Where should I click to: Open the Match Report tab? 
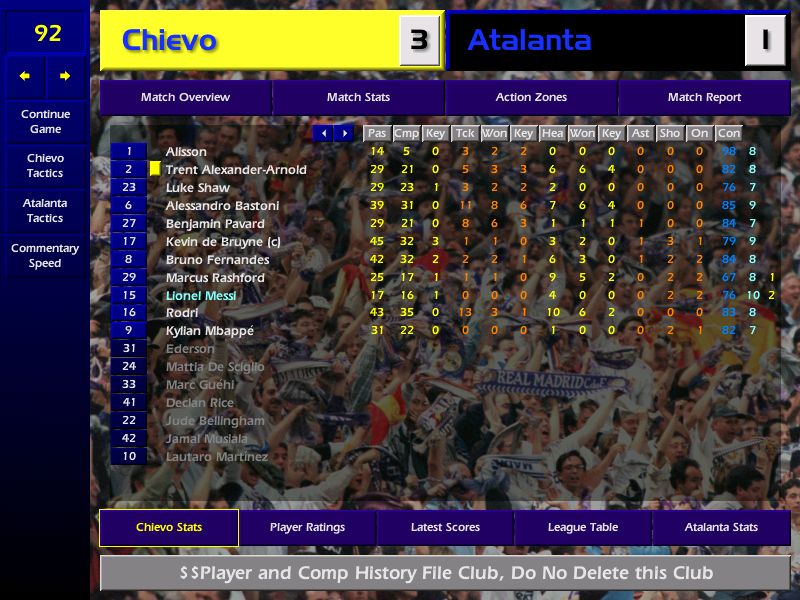coord(704,97)
